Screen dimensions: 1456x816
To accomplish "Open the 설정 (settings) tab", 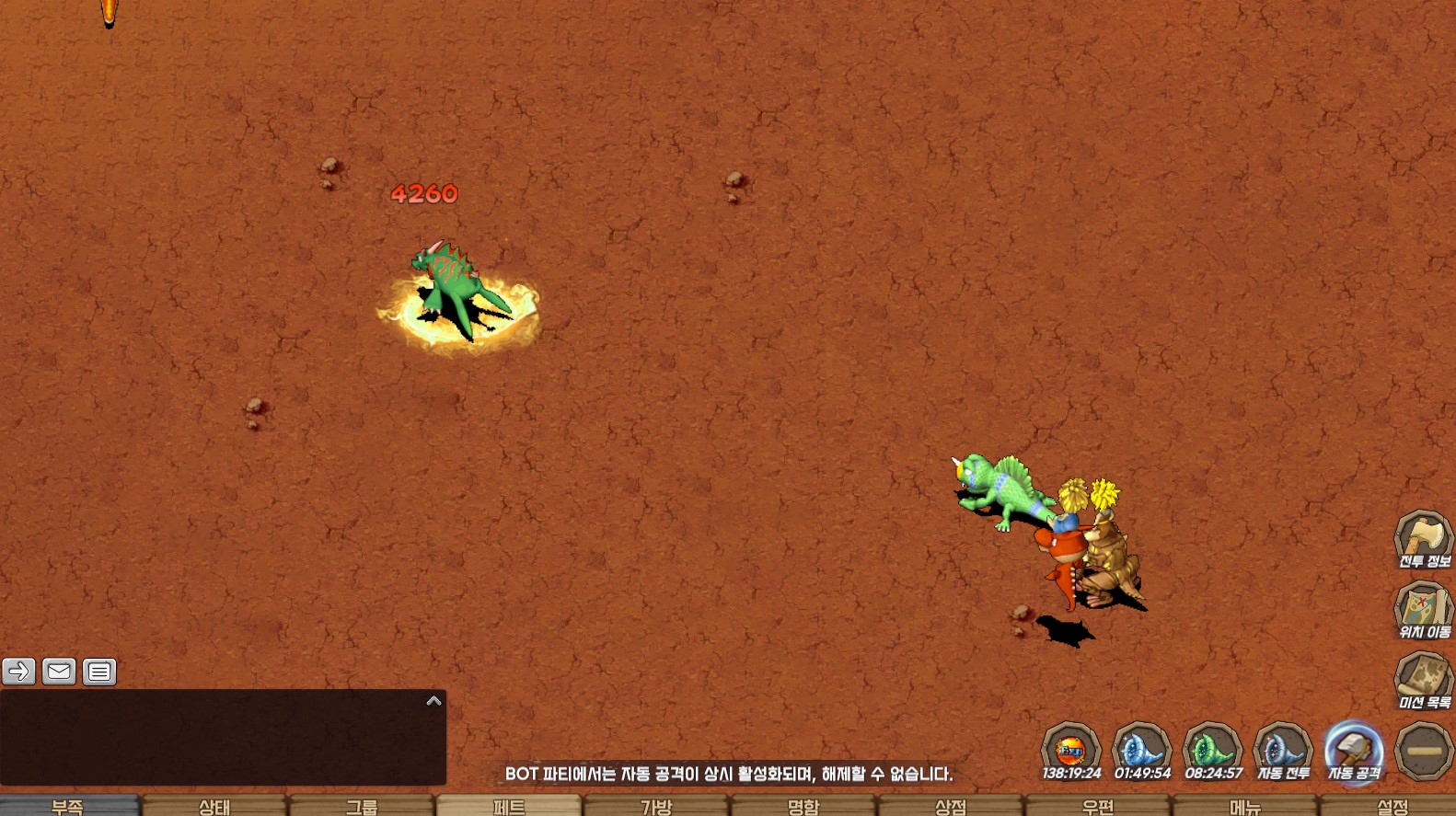I will coord(1392,806).
